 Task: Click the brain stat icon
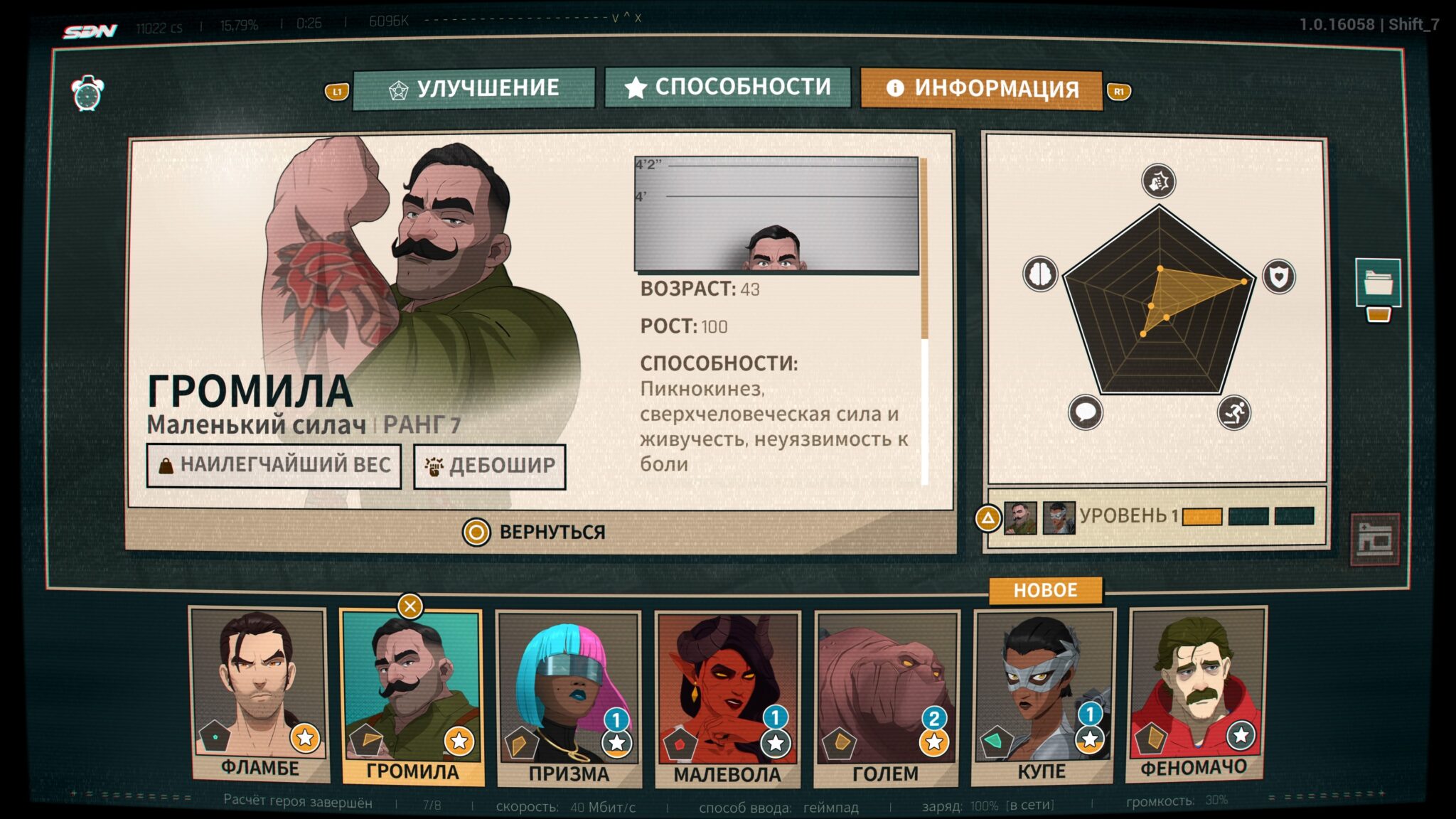[x=1040, y=274]
